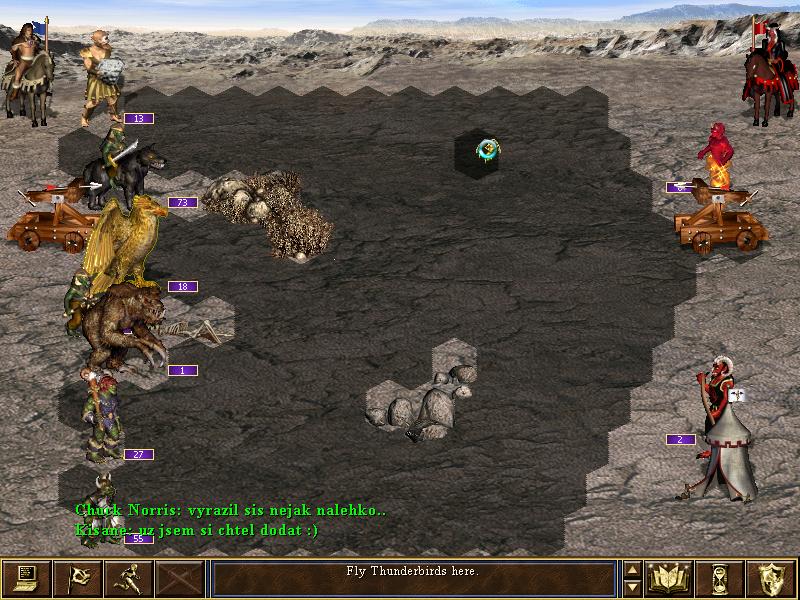Choose the hourglass Wait command
The image size is (800, 600).
tap(721, 578)
